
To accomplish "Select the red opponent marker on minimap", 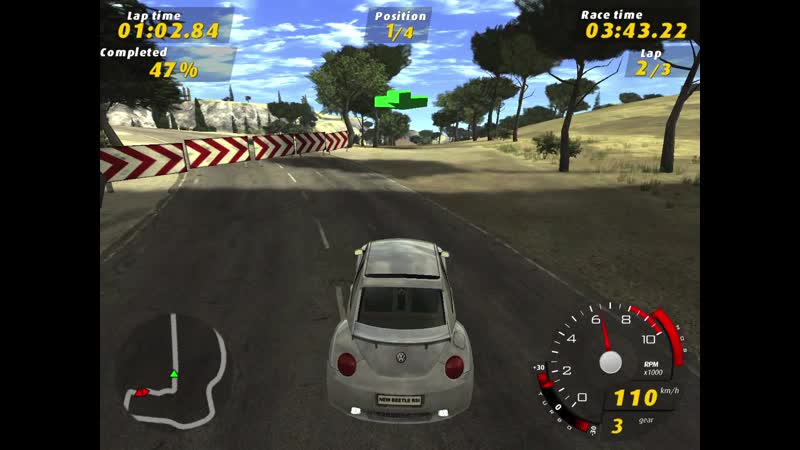I will click(x=142, y=392).
